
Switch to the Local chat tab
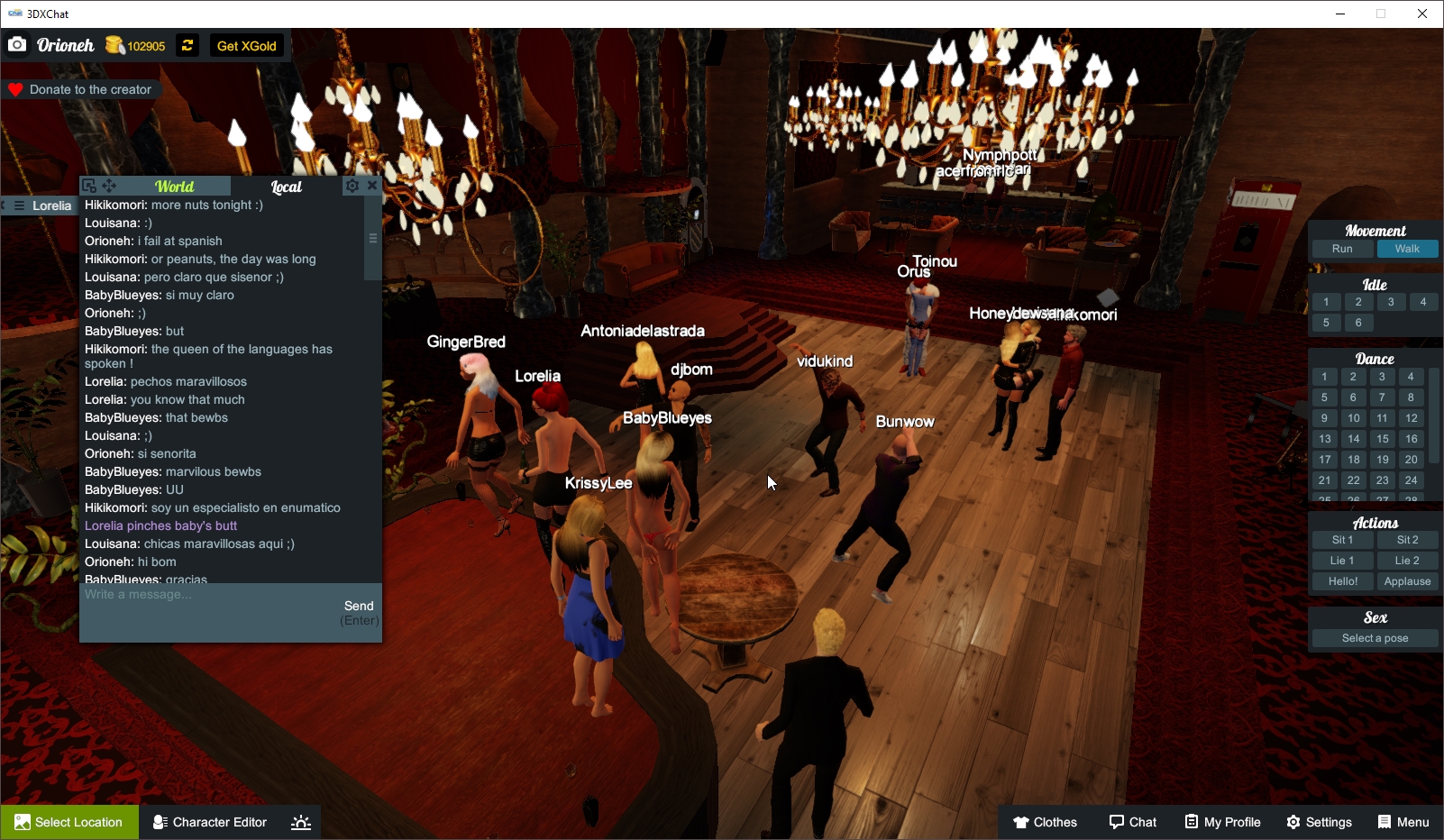coord(286,186)
